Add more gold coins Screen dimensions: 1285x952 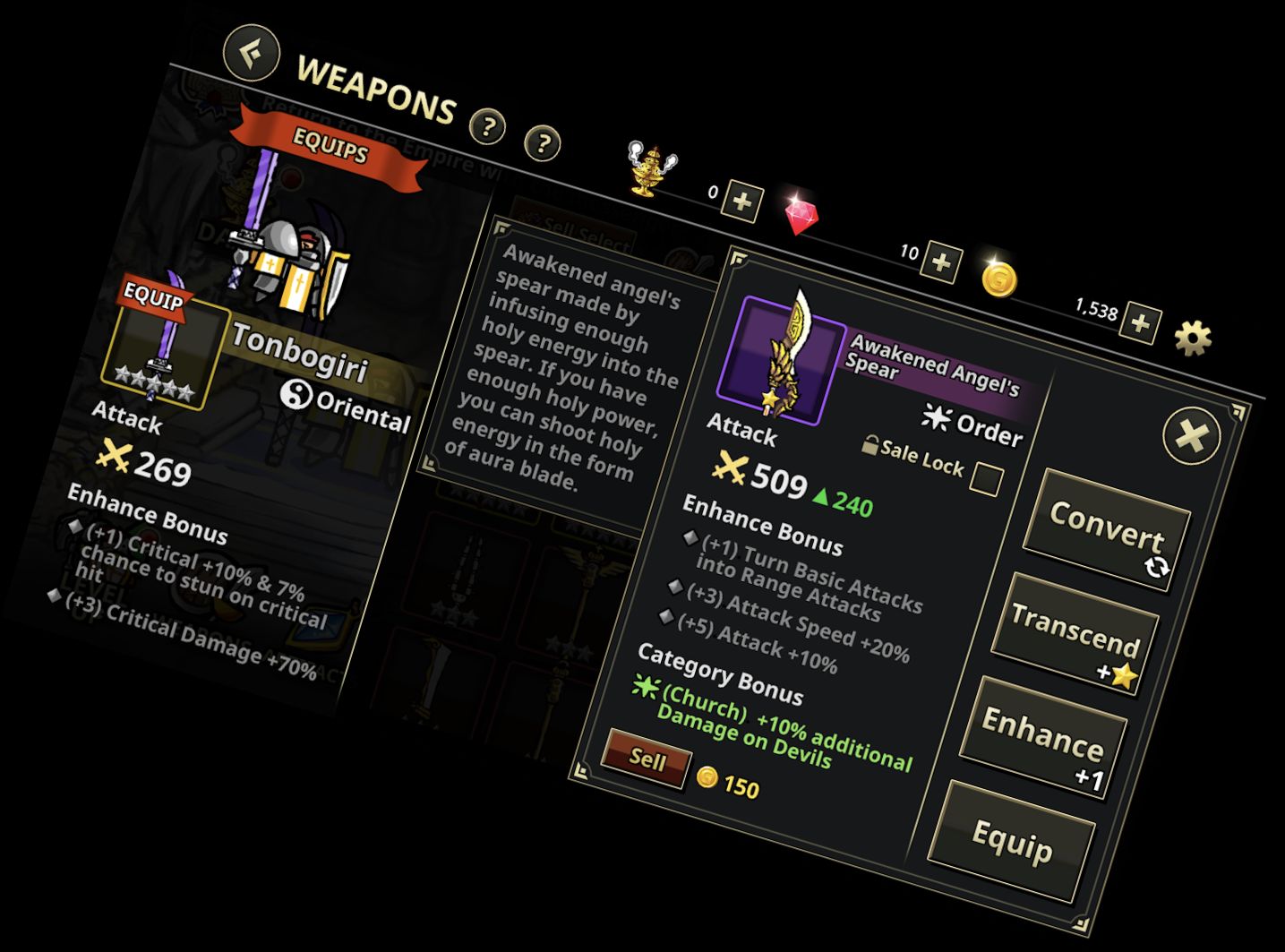pyautogui.click(x=1140, y=322)
